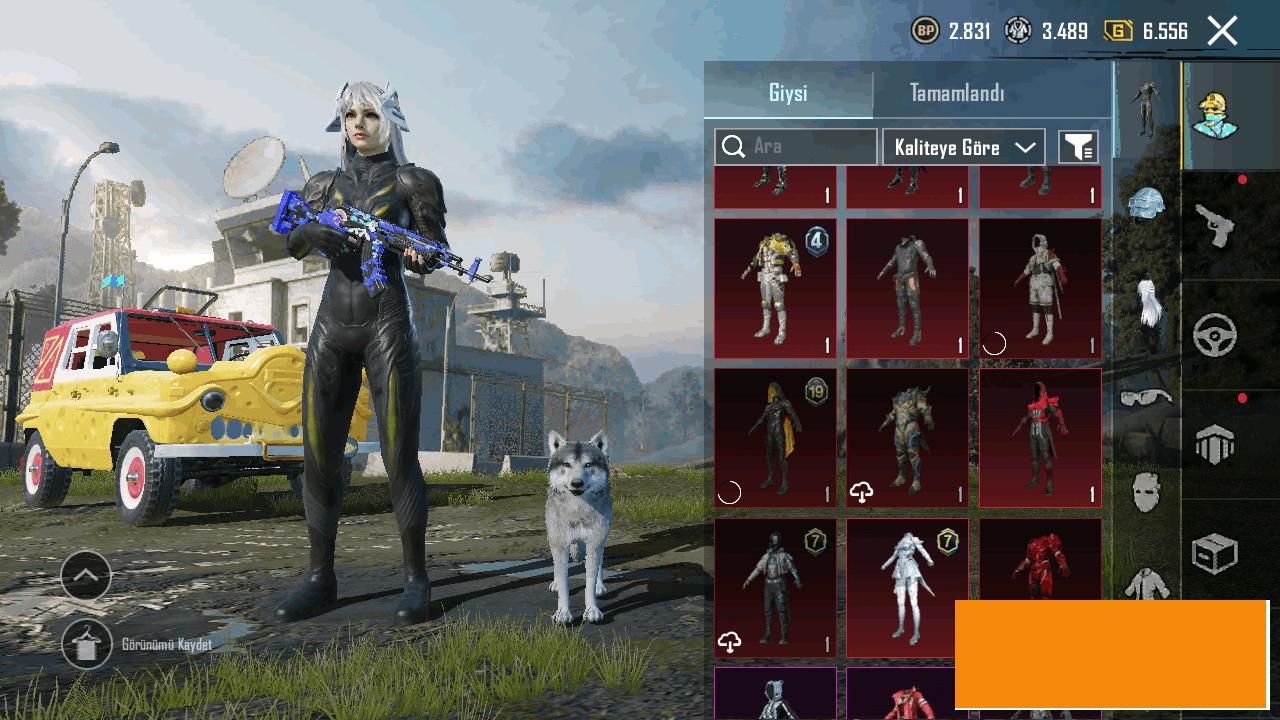Expand the up-arrow circle button
Image resolution: width=1280 pixels, height=720 pixels.
(86, 575)
